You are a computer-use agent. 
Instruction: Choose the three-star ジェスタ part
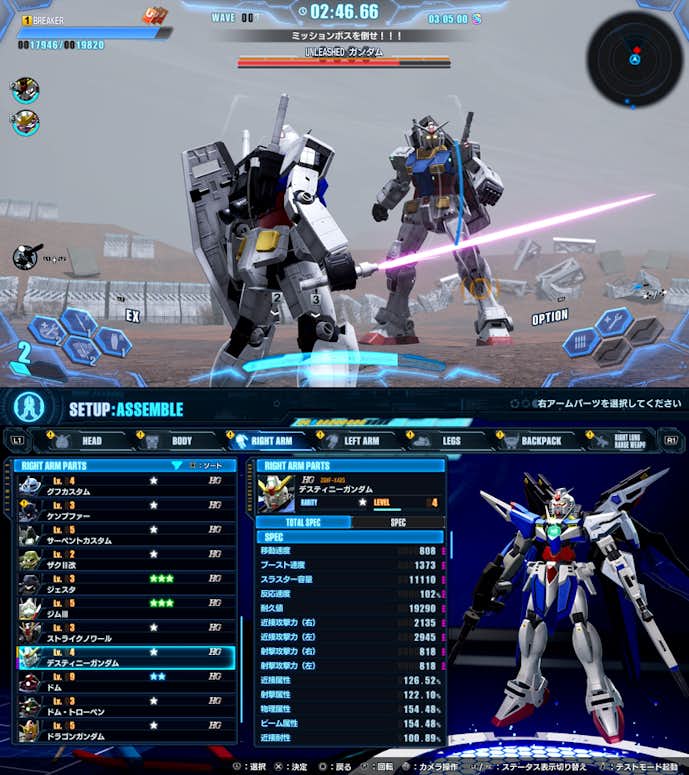(126, 584)
